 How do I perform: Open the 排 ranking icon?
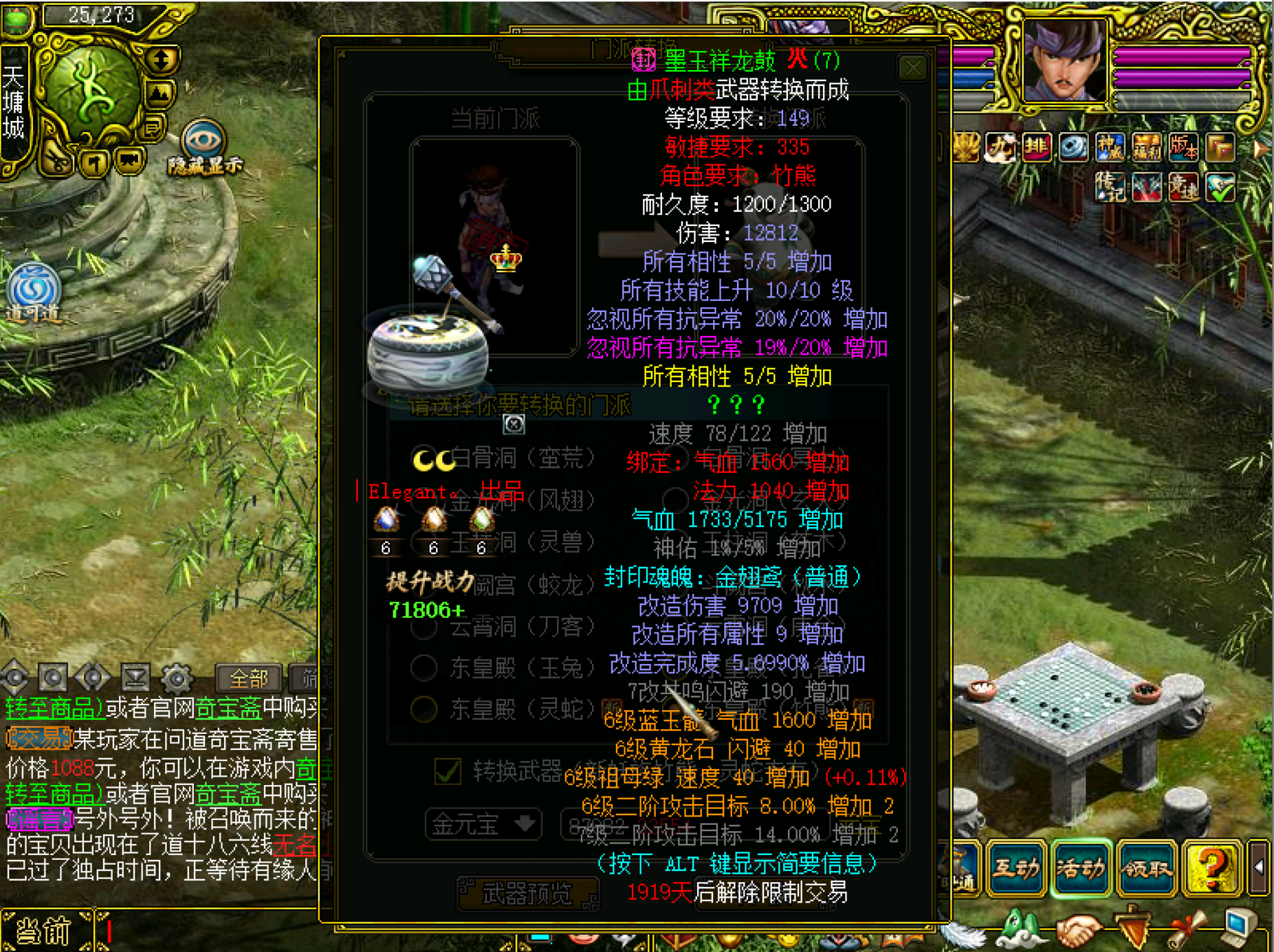(x=1036, y=147)
